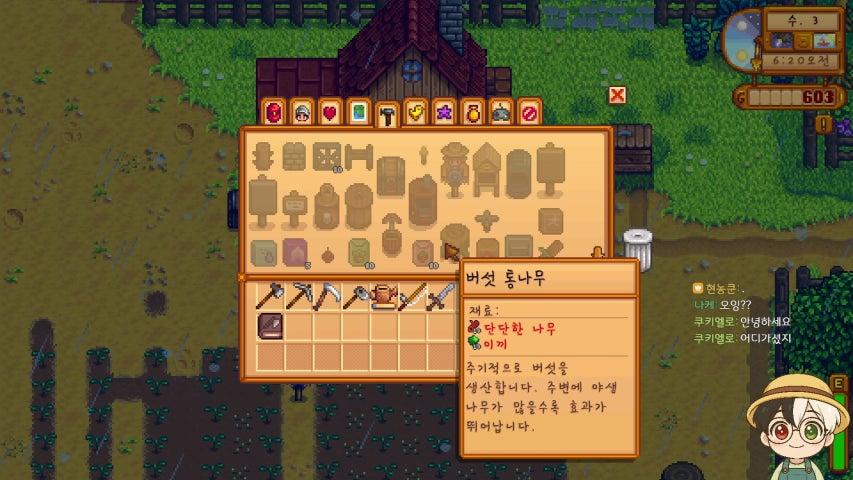Close the menu with the red X
This screenshot has height=480, width=853.
tap(618, 95)
